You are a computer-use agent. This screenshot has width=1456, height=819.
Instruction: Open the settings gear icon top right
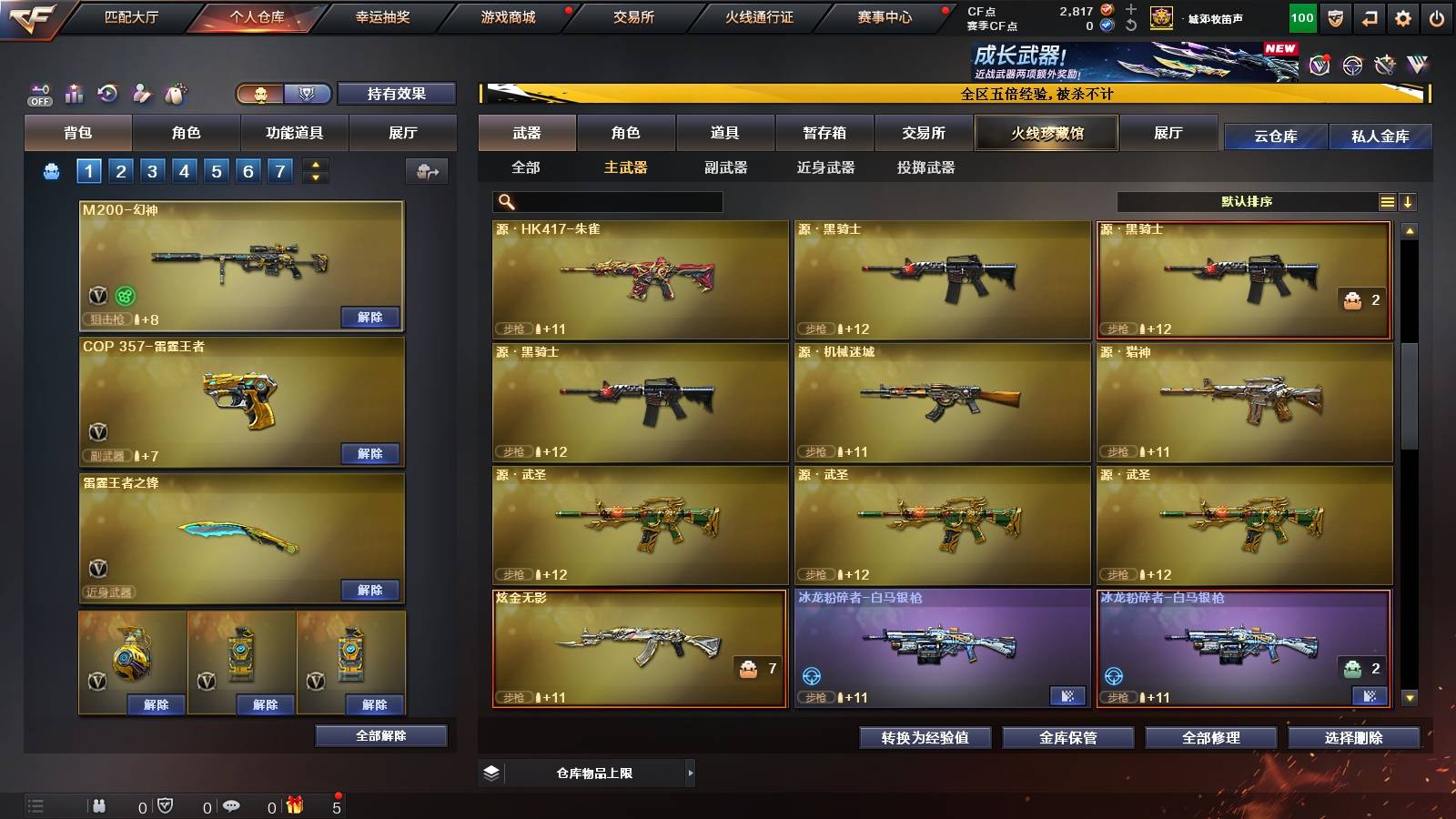[x=1402, y=16]
